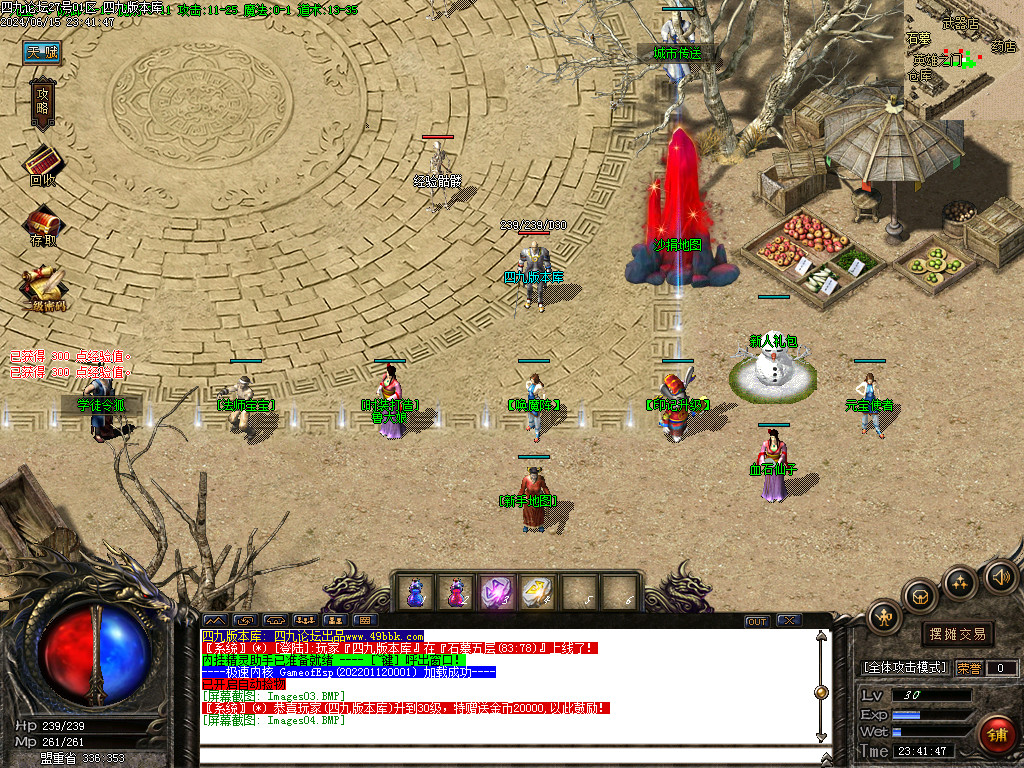Open the 存取 storage chest icon

43,224
